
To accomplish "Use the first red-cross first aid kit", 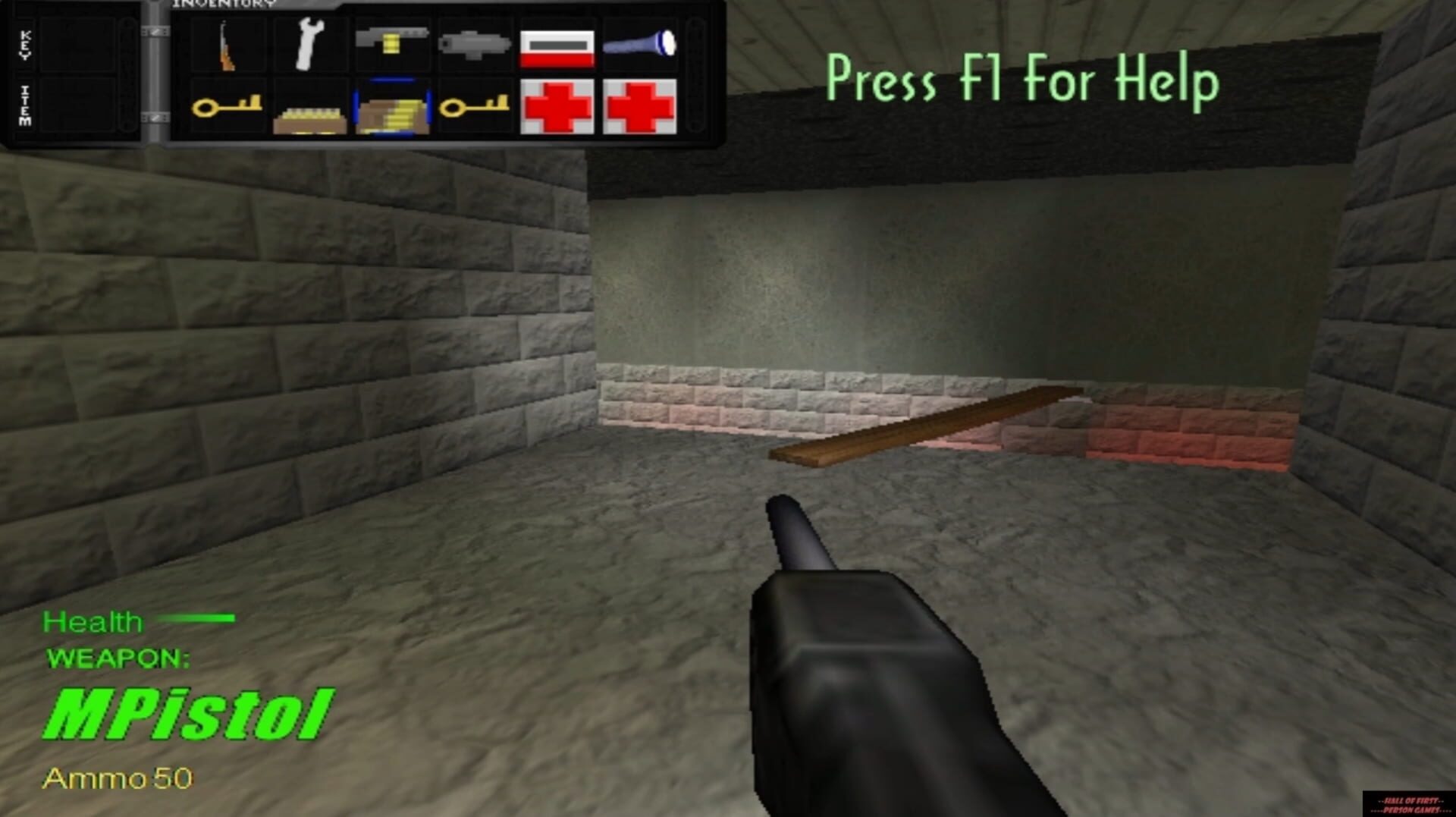I will (560, 108).
